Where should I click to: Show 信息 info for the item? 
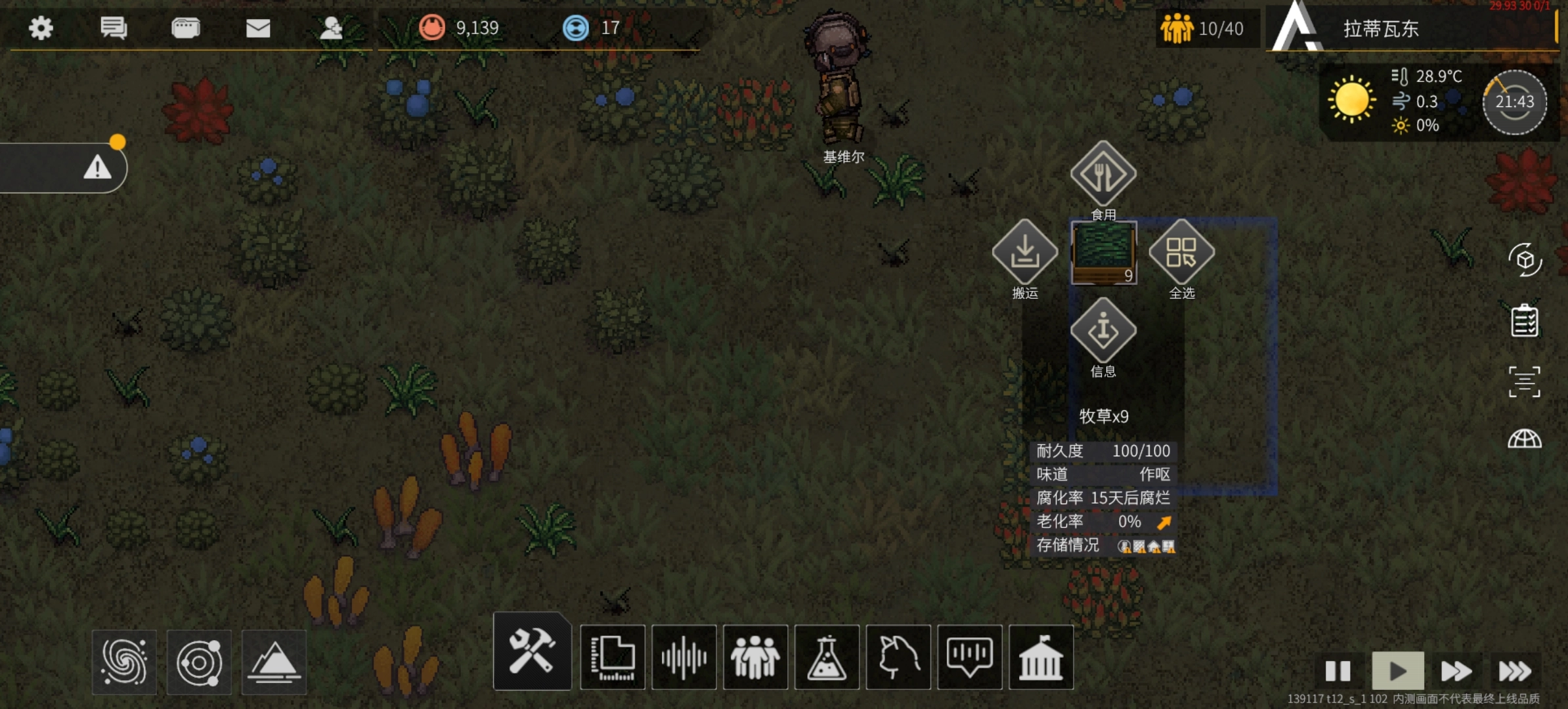[x=1103, y=330]
